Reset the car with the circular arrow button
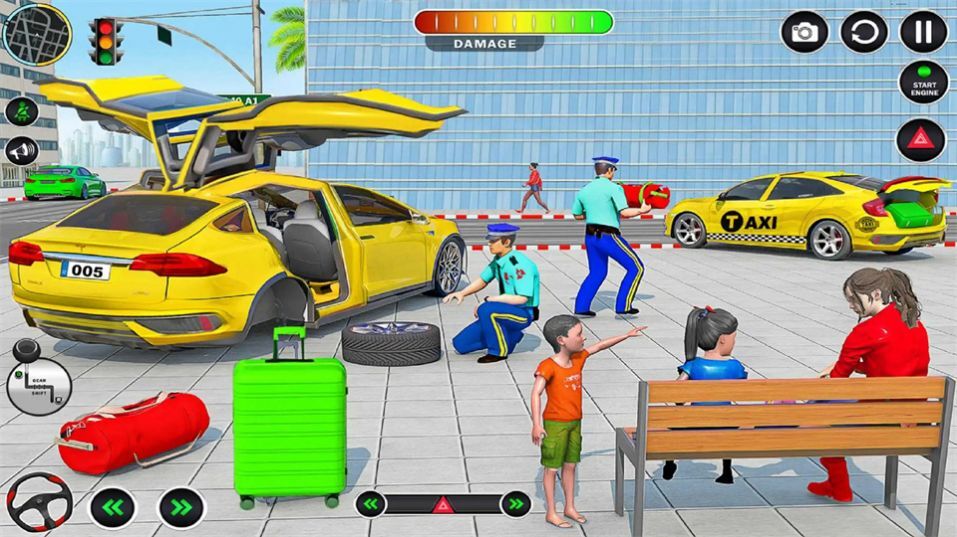This screenshot has height=537, width=957. 864,32
